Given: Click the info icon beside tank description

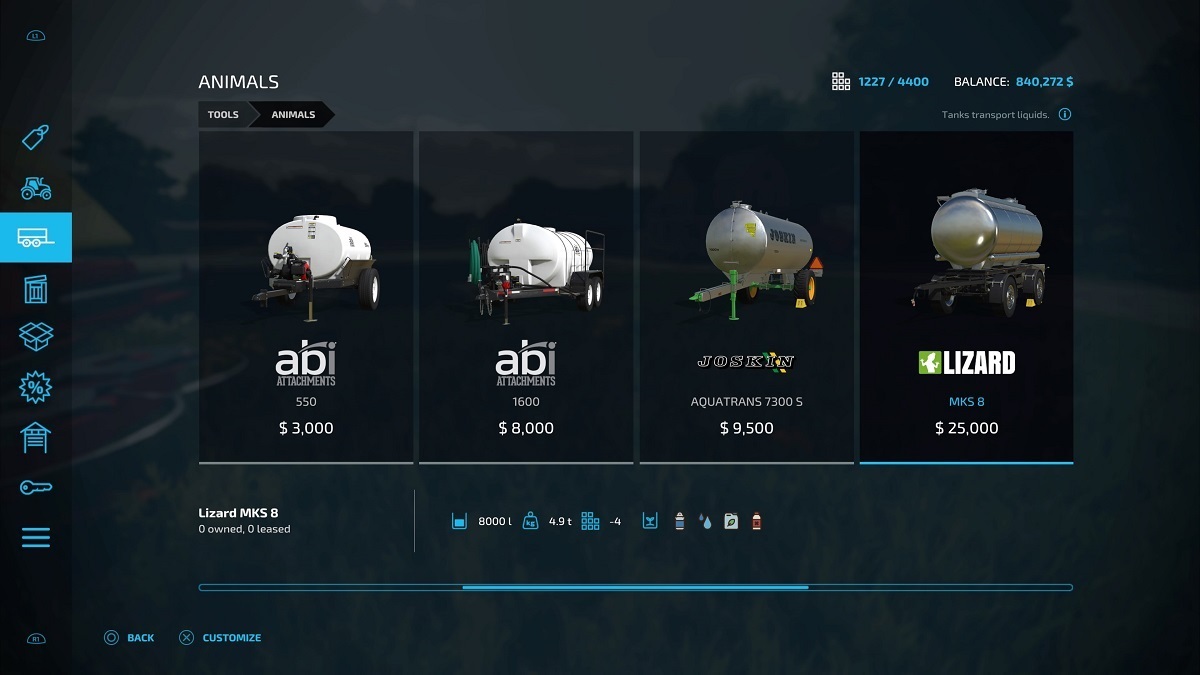Looking at the screenshot, I should [x=1065, y=115].
